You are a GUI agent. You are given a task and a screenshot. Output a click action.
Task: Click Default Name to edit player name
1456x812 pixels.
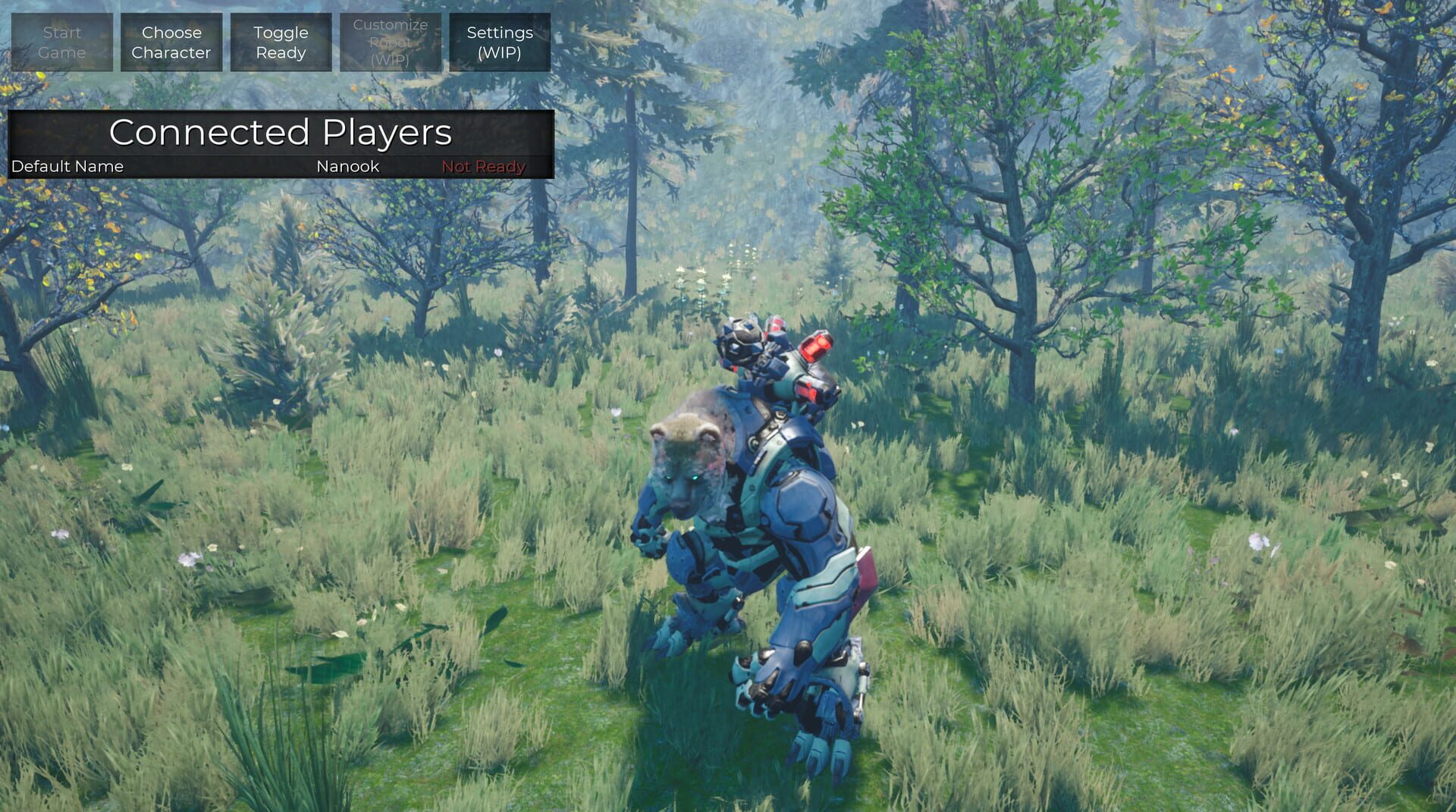[x=67, y=166]
